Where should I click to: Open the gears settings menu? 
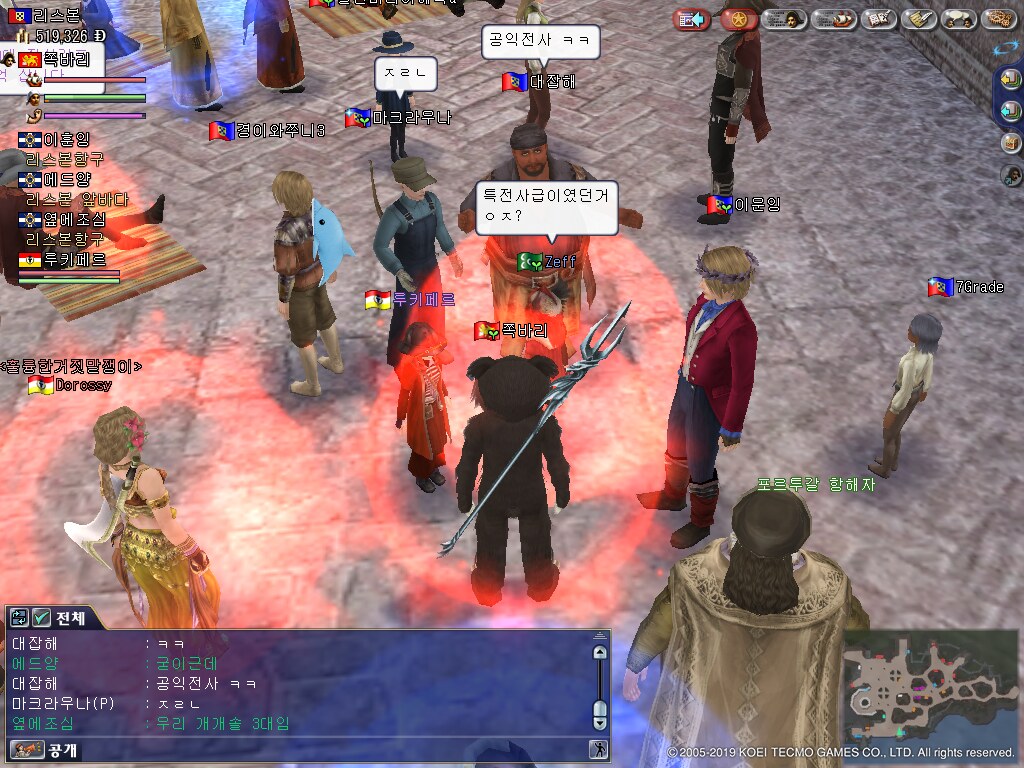(x=999, y=19)
